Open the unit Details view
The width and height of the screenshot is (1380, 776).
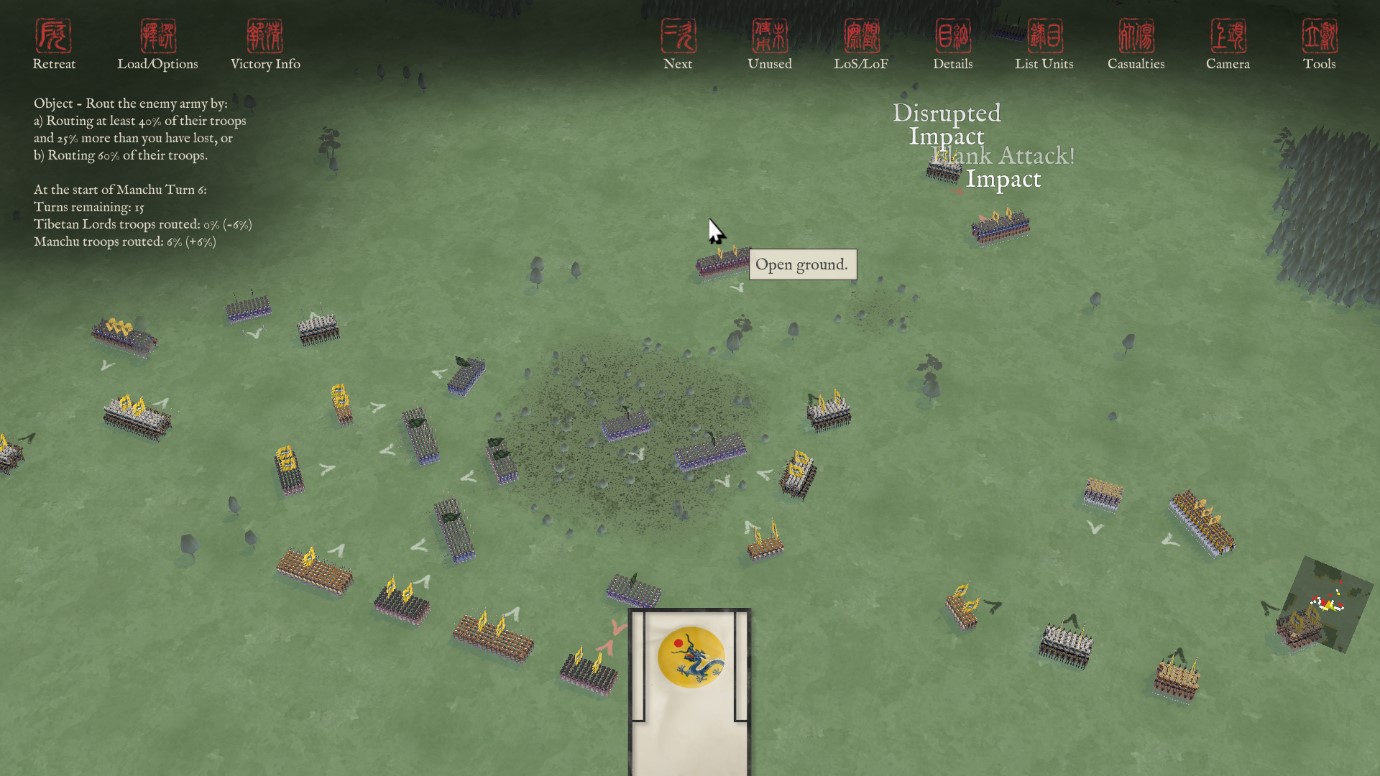coord(952,45)
